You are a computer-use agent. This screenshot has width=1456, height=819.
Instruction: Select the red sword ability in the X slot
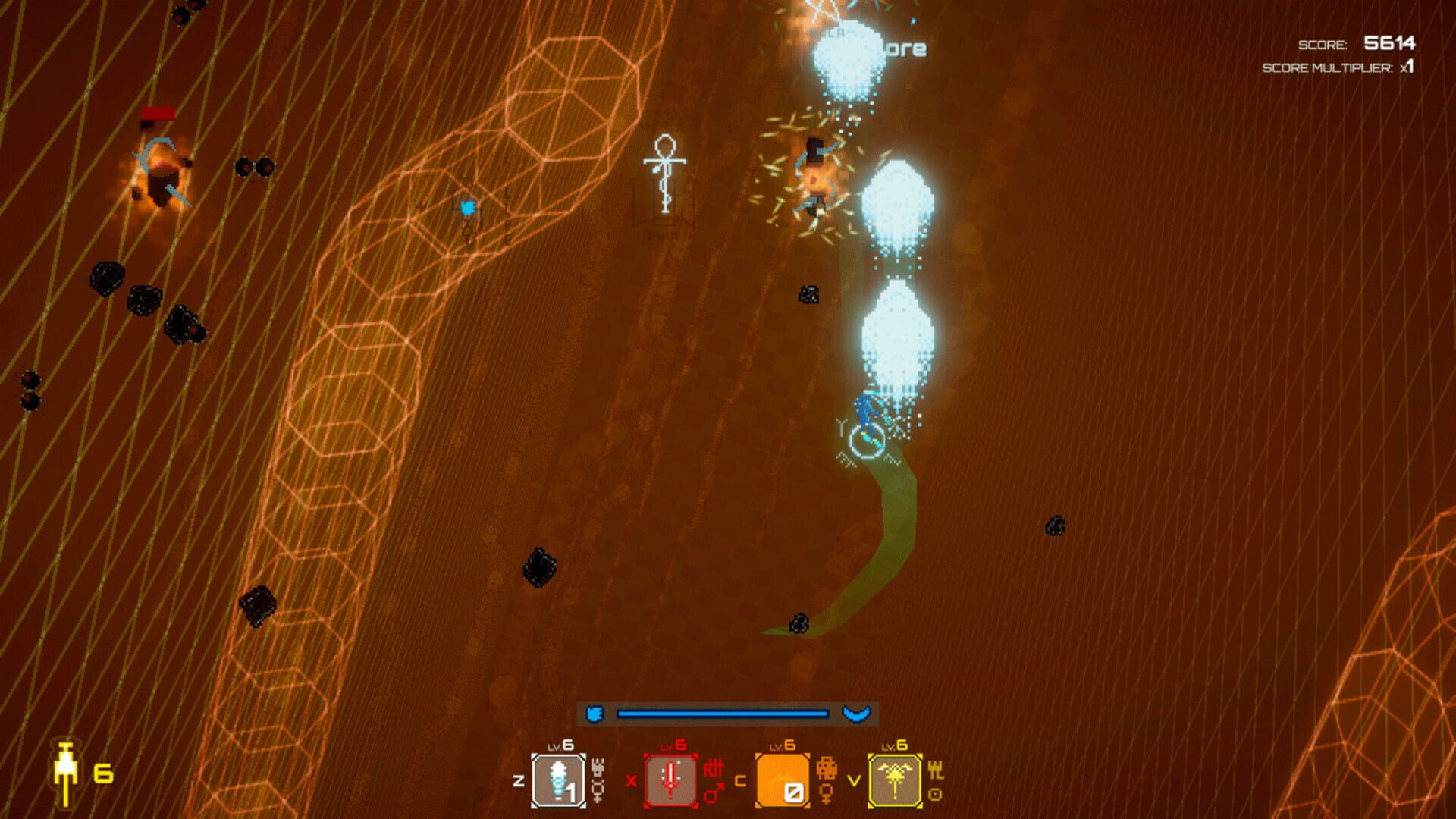pyautogui.click(x=670, y=780)
